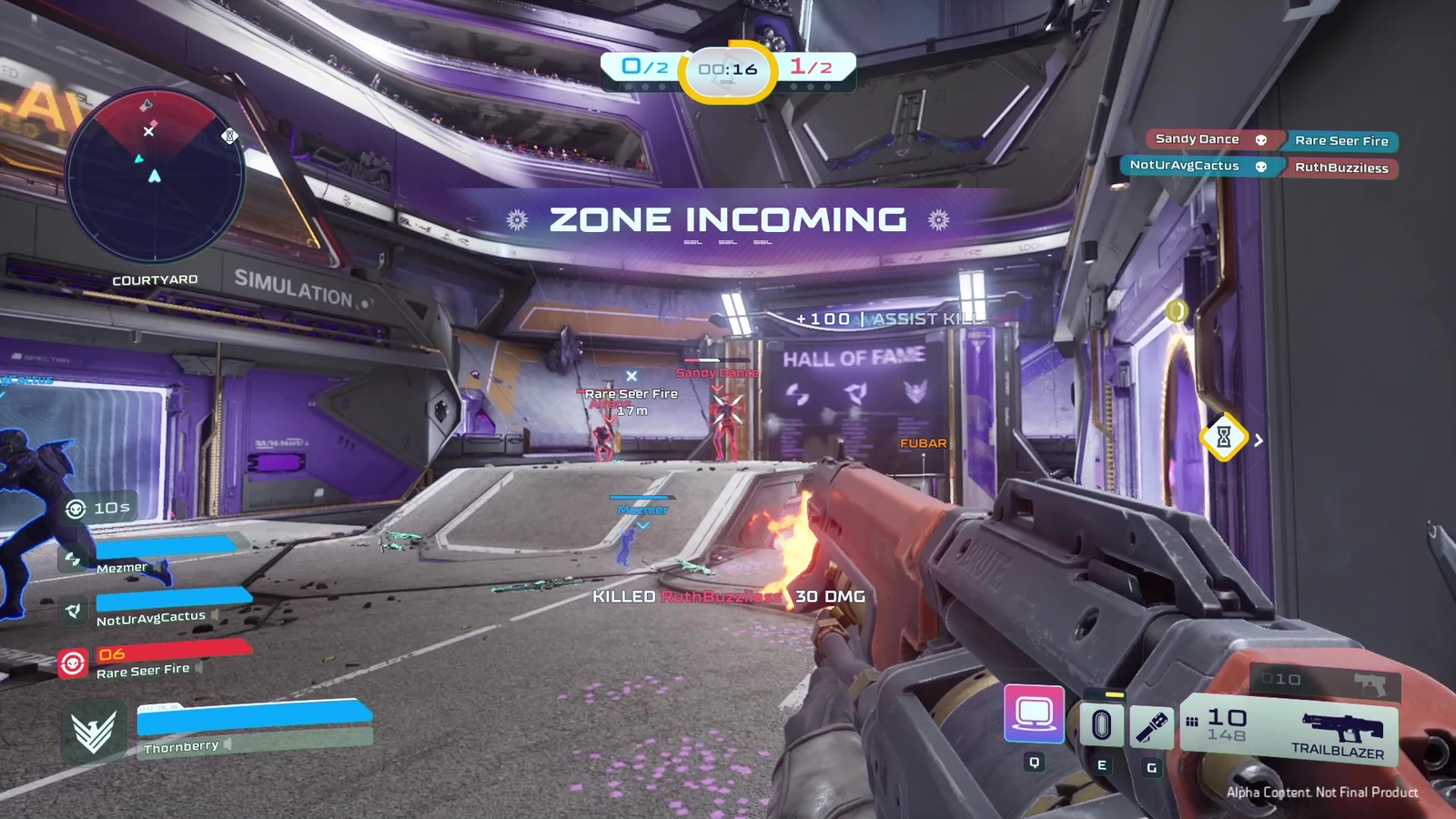Click NotUrAvgCactus's blue health bar
The height and width of the screenshot is (819, 1456).
173,597
